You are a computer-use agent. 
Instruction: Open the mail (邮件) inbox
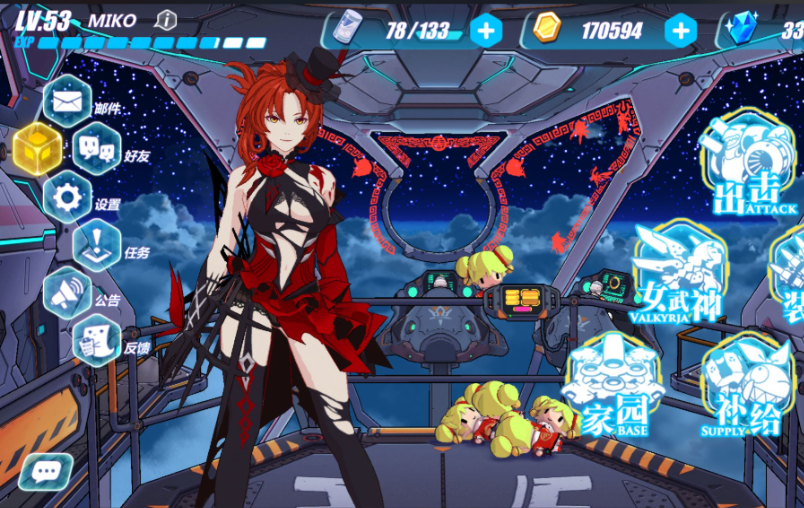(67, 101)
